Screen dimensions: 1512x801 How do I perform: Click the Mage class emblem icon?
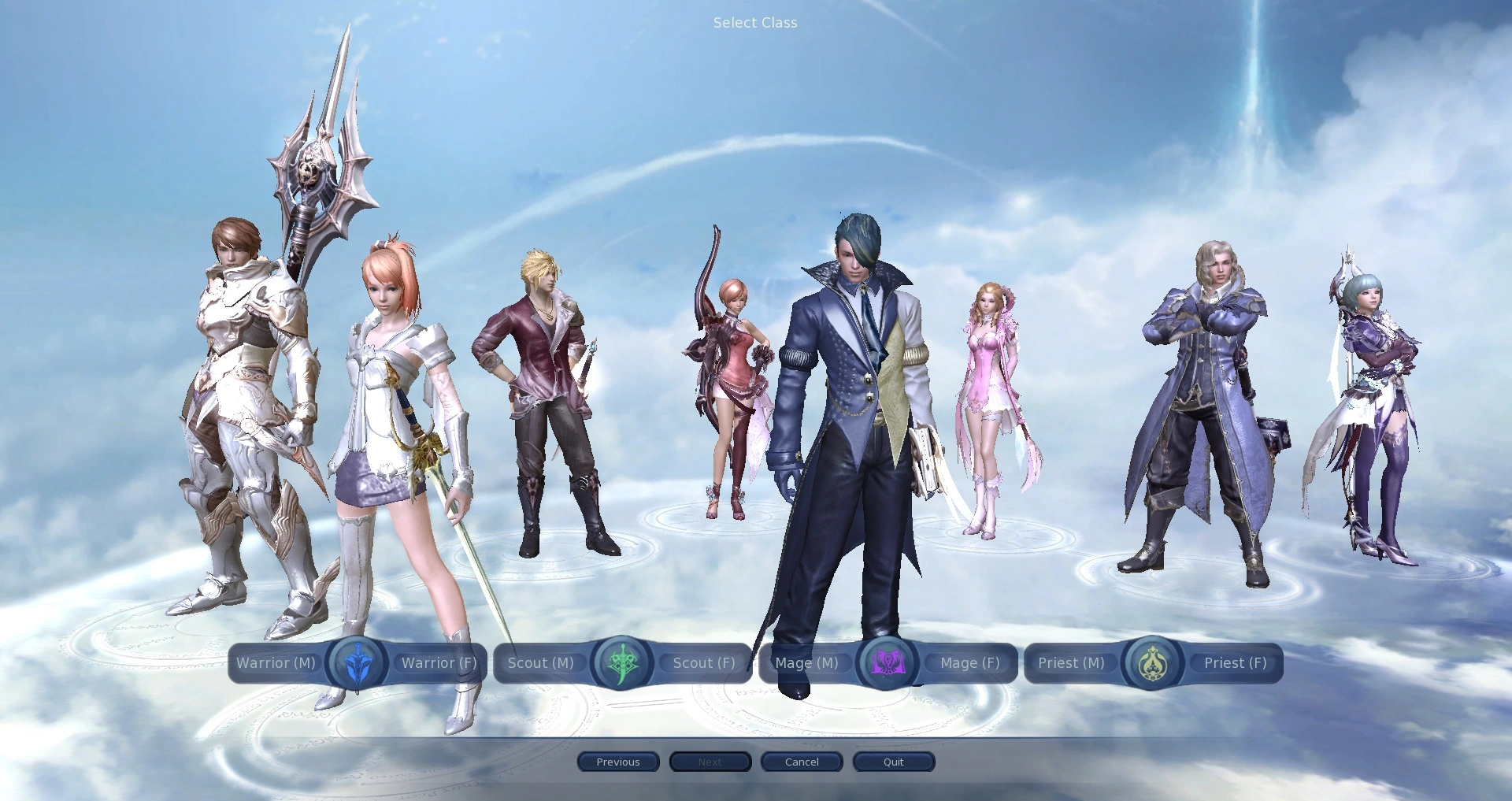888,663
